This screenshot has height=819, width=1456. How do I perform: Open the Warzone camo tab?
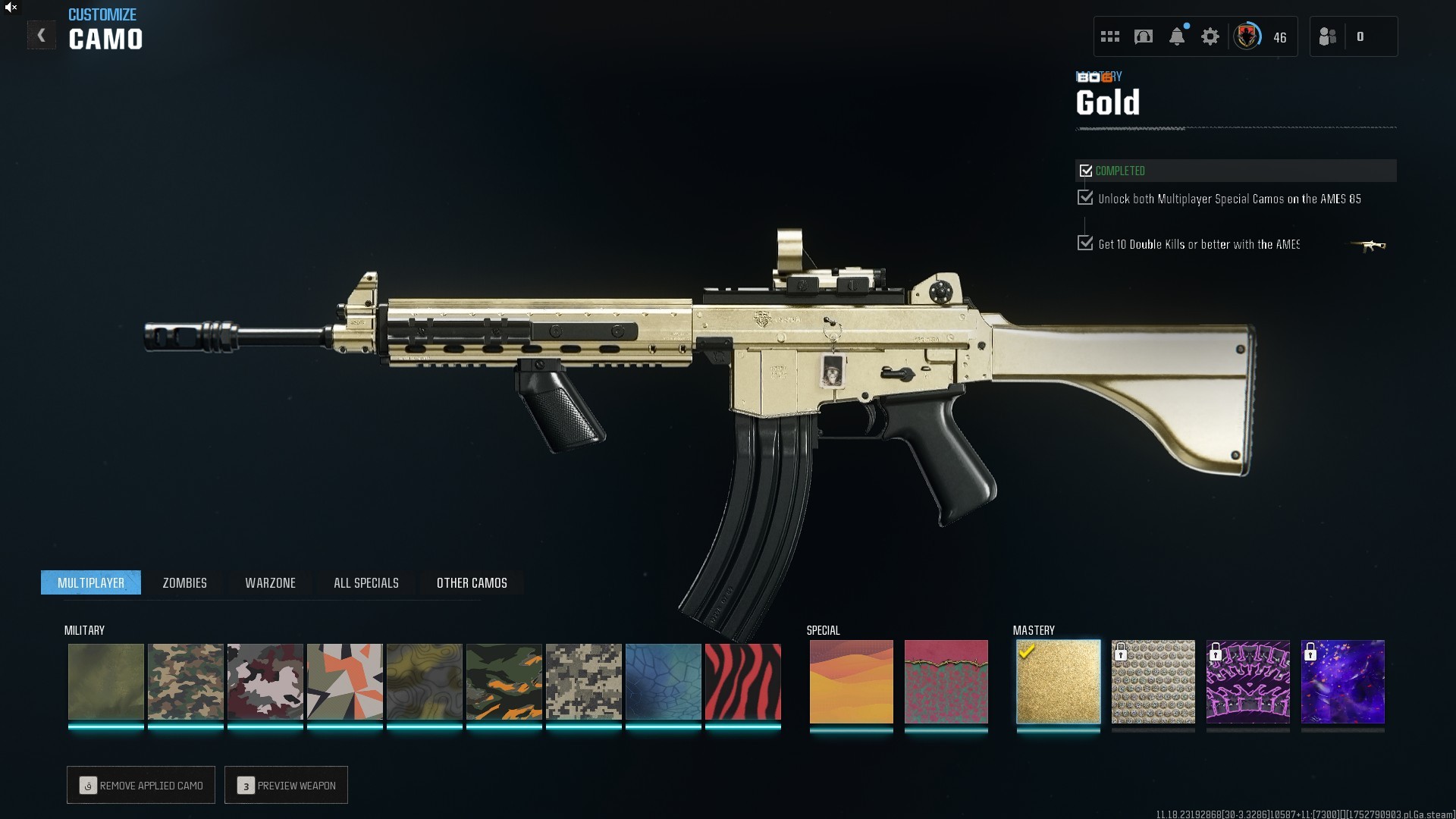click(270, 582)
